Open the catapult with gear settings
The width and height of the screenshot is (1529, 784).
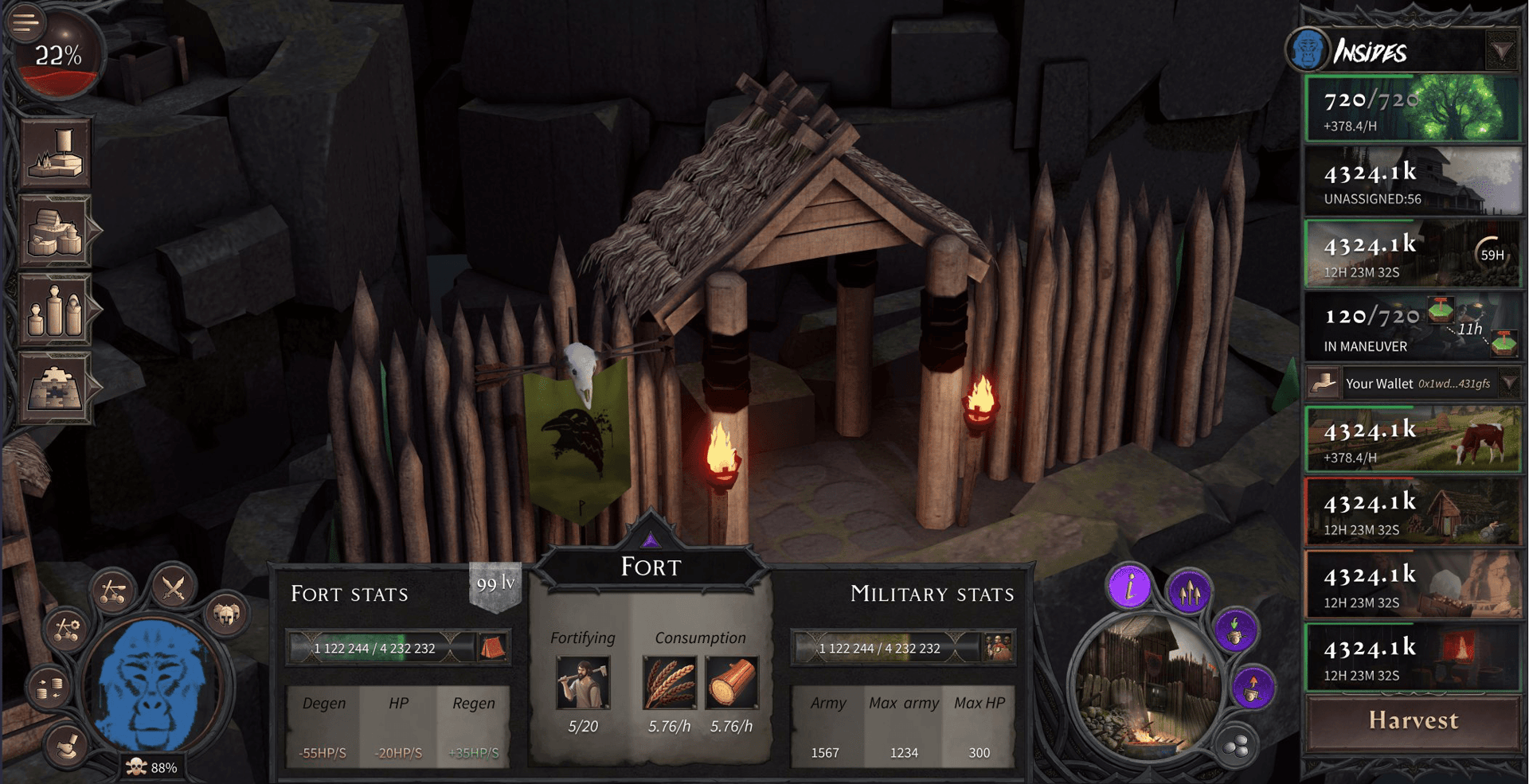tap(66, 630)
